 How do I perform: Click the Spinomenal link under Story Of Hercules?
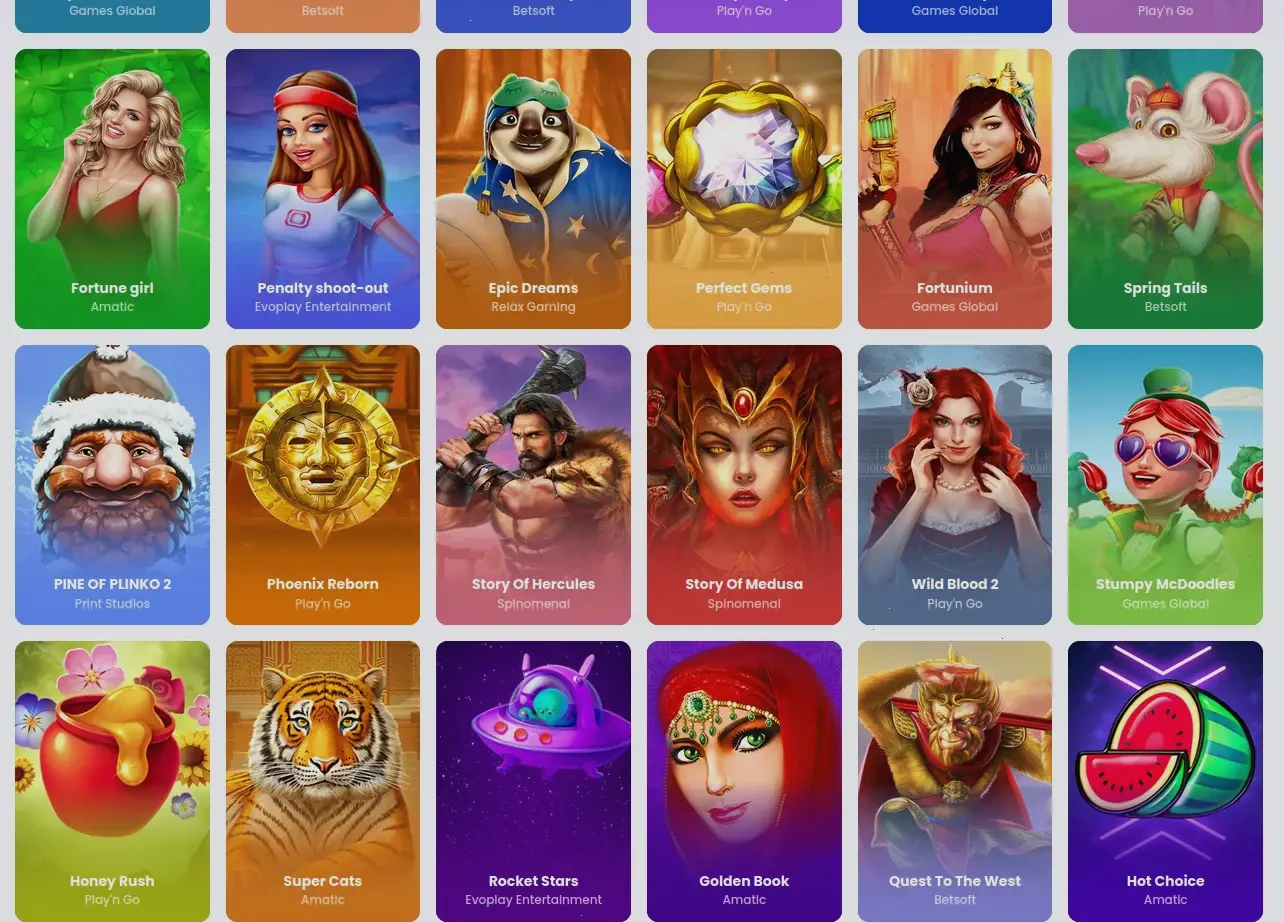coord(533,604)
